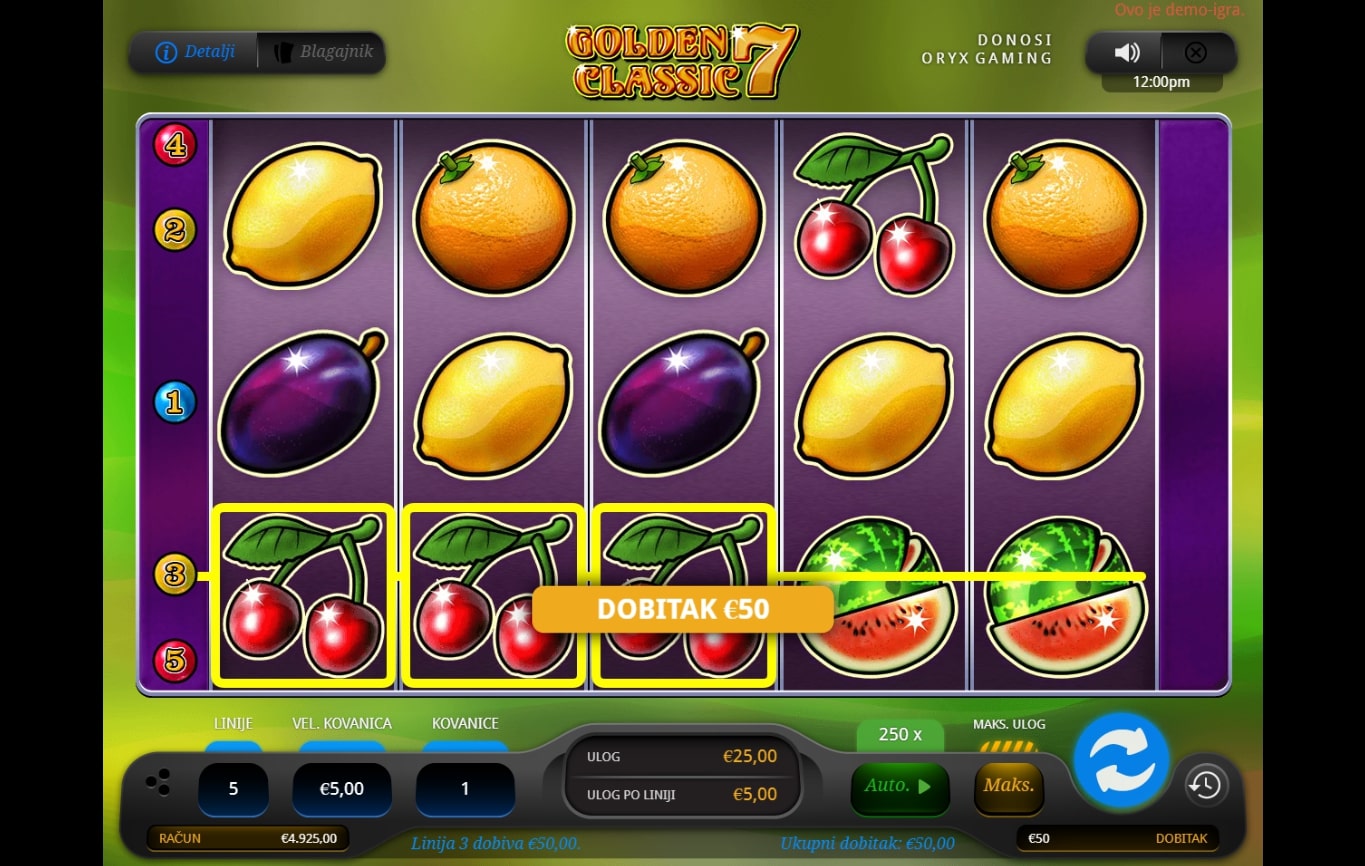Show payline marker number 5
Image resolution: width=1365 pixels, height=866 pixels.
175,661
